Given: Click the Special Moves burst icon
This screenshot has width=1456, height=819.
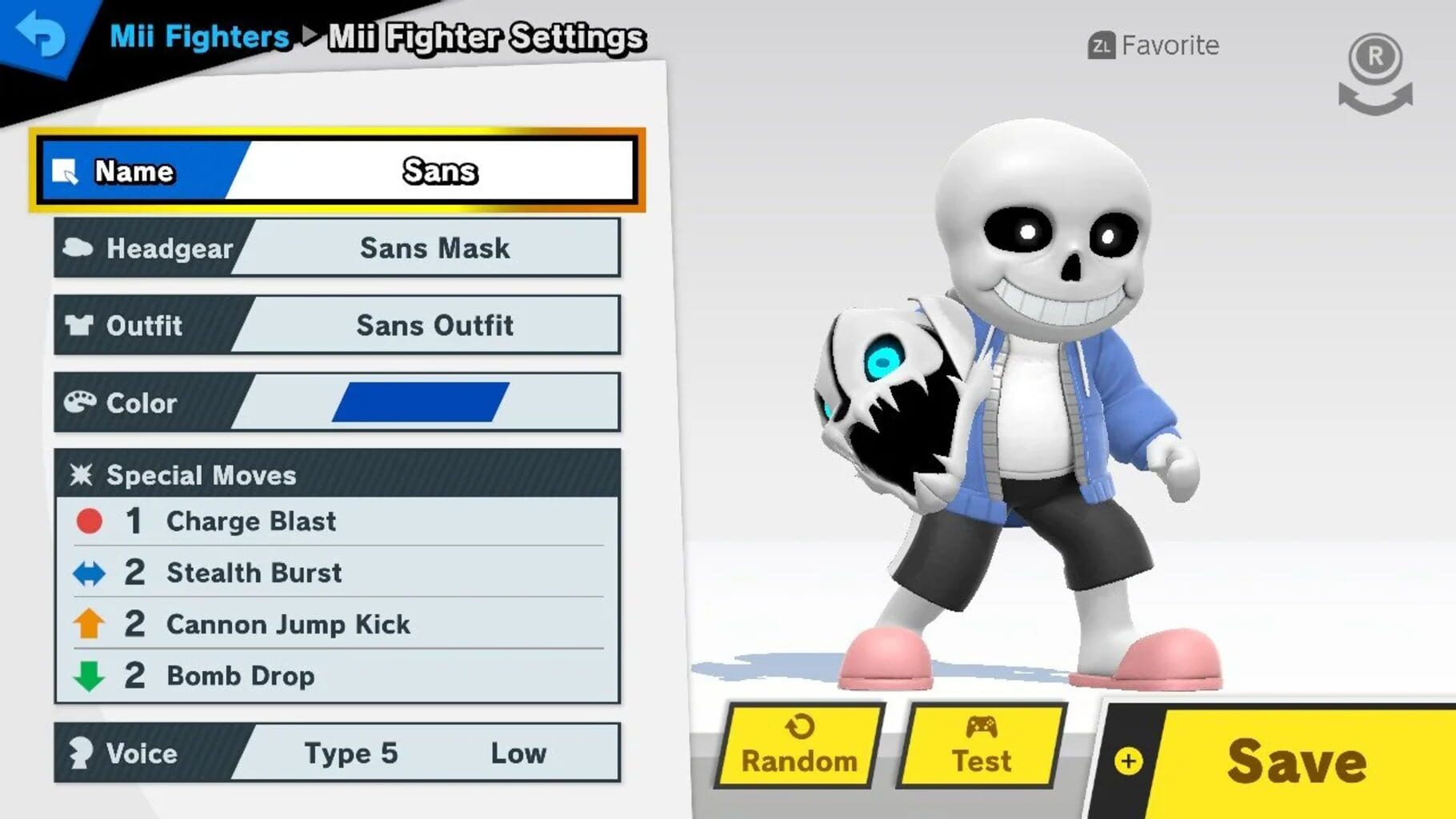Looking at the screenshot, I should click(x=82, y=475).
